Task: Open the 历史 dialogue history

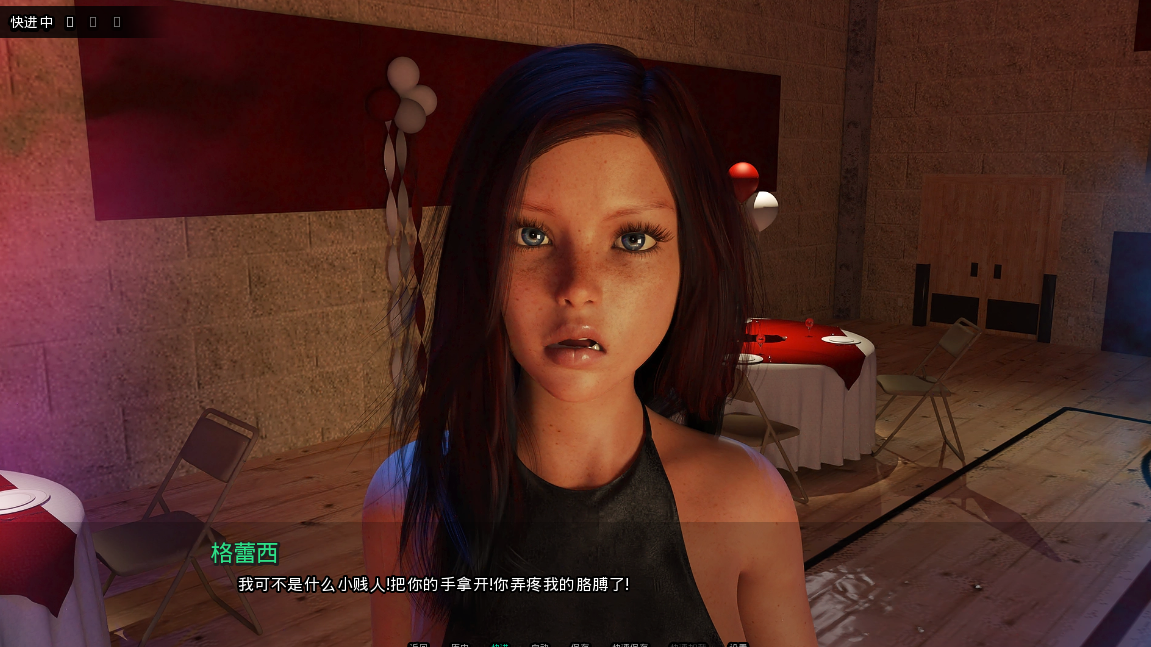Action: (x=460, y=645)
